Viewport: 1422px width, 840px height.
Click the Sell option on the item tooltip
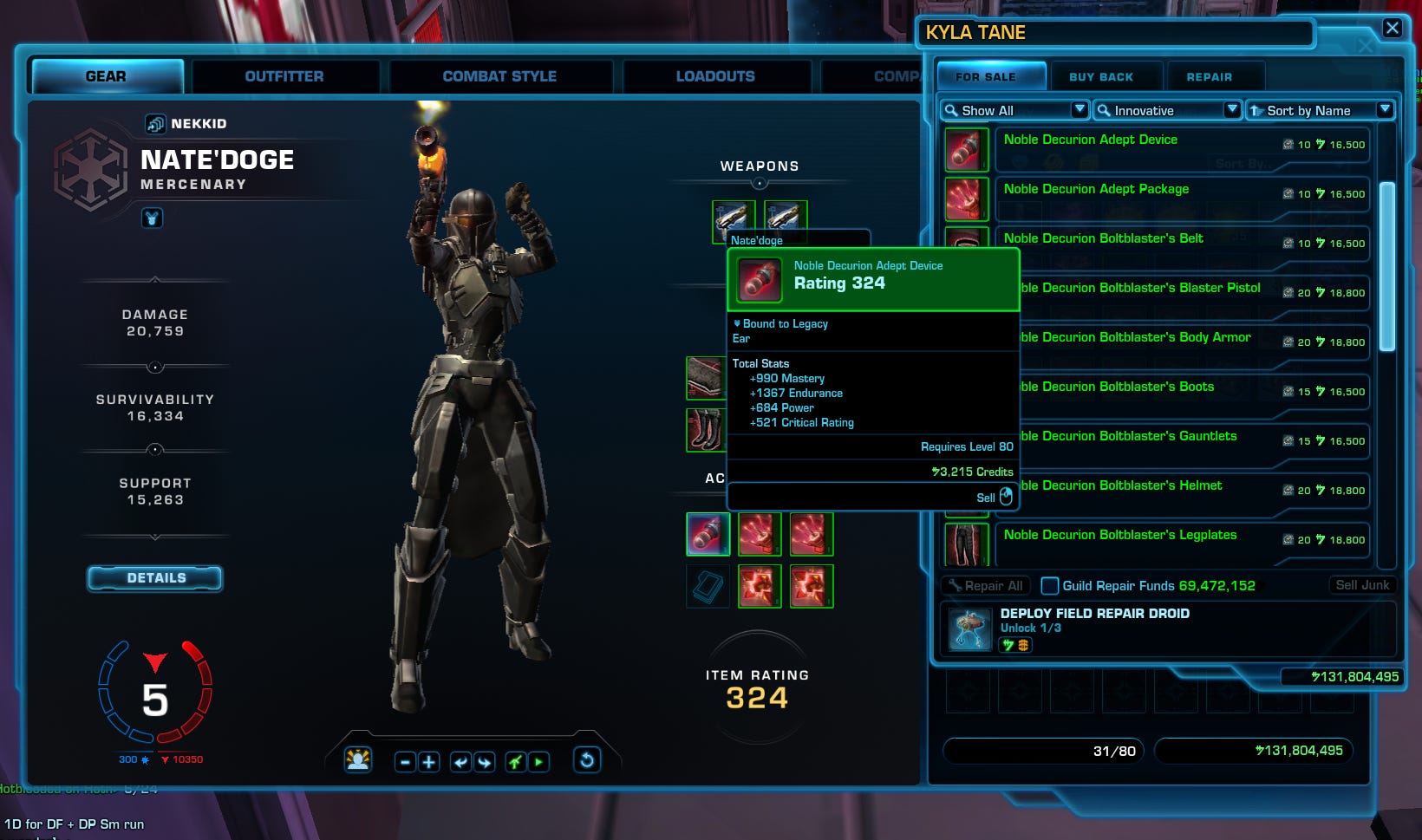[985, 497]
